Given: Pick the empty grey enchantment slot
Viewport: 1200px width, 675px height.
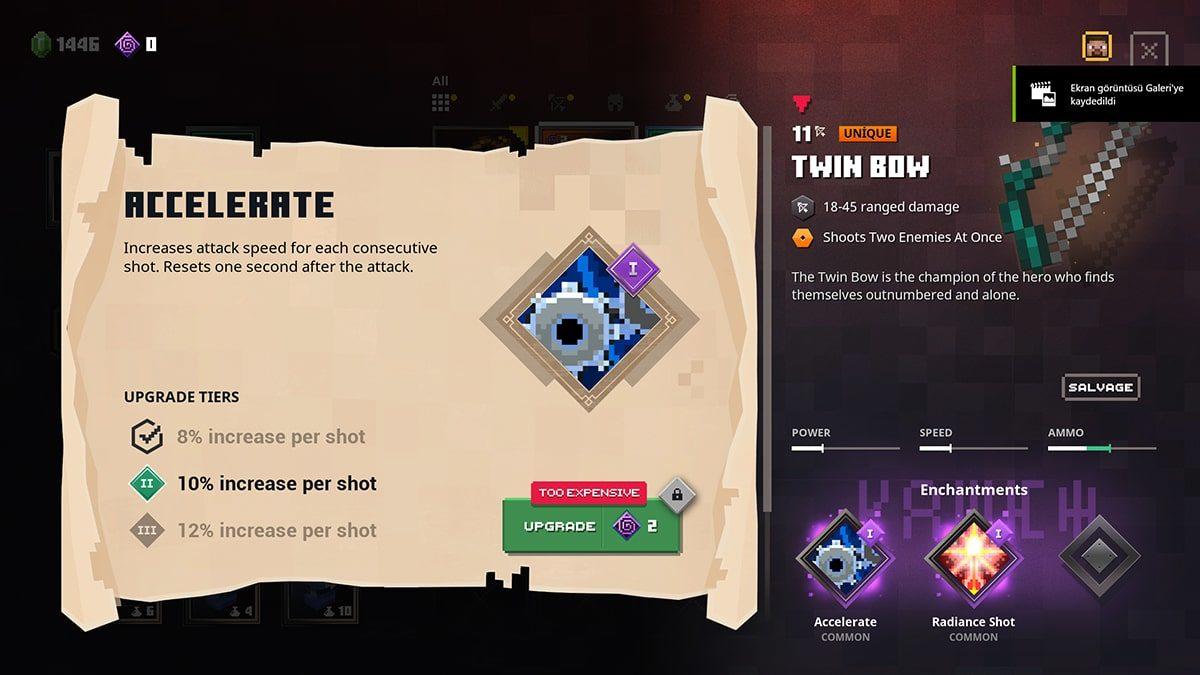Looking at the screenshot, I should point(1099,557).
